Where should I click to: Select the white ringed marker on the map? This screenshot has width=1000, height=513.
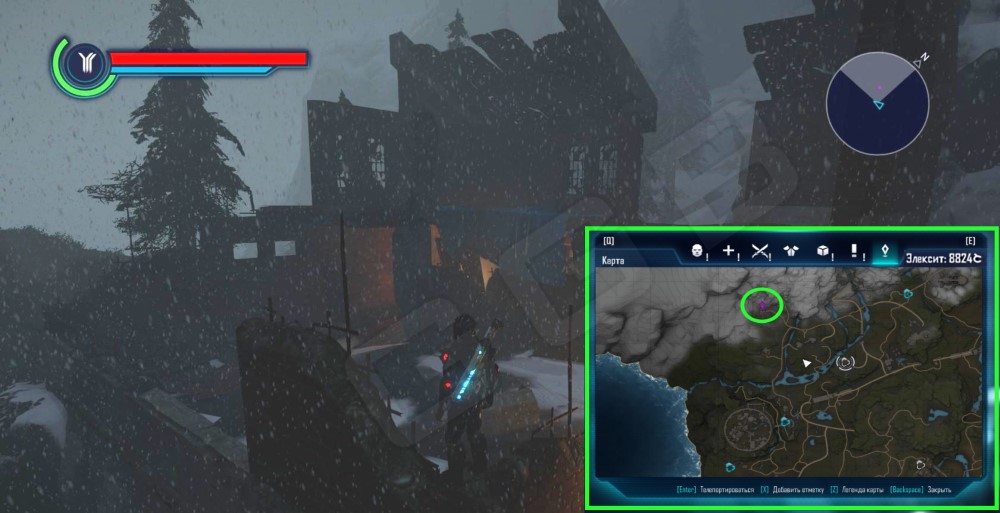pos(847,361)
